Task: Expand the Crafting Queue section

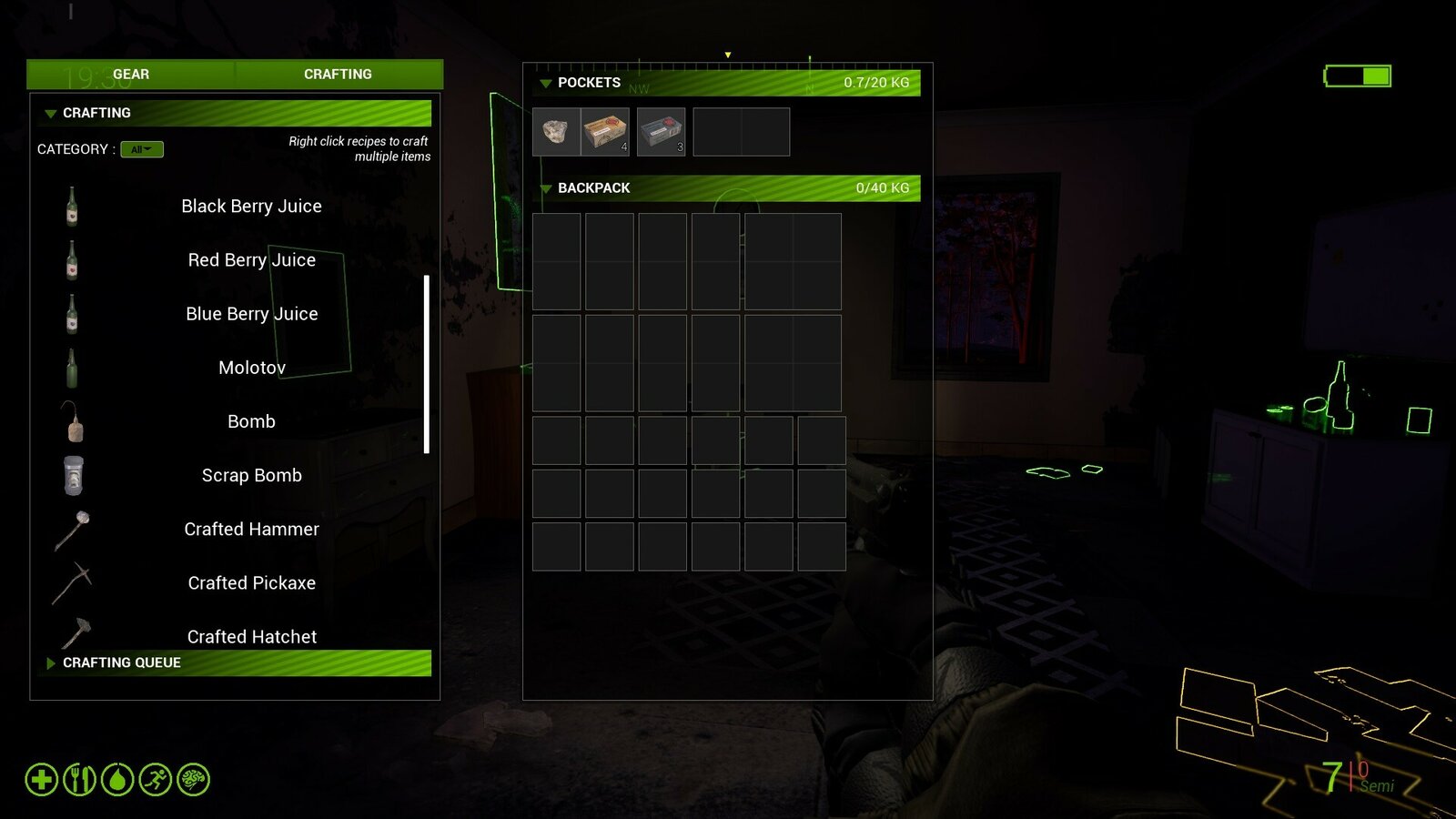Action: click(x=51, y=663)
